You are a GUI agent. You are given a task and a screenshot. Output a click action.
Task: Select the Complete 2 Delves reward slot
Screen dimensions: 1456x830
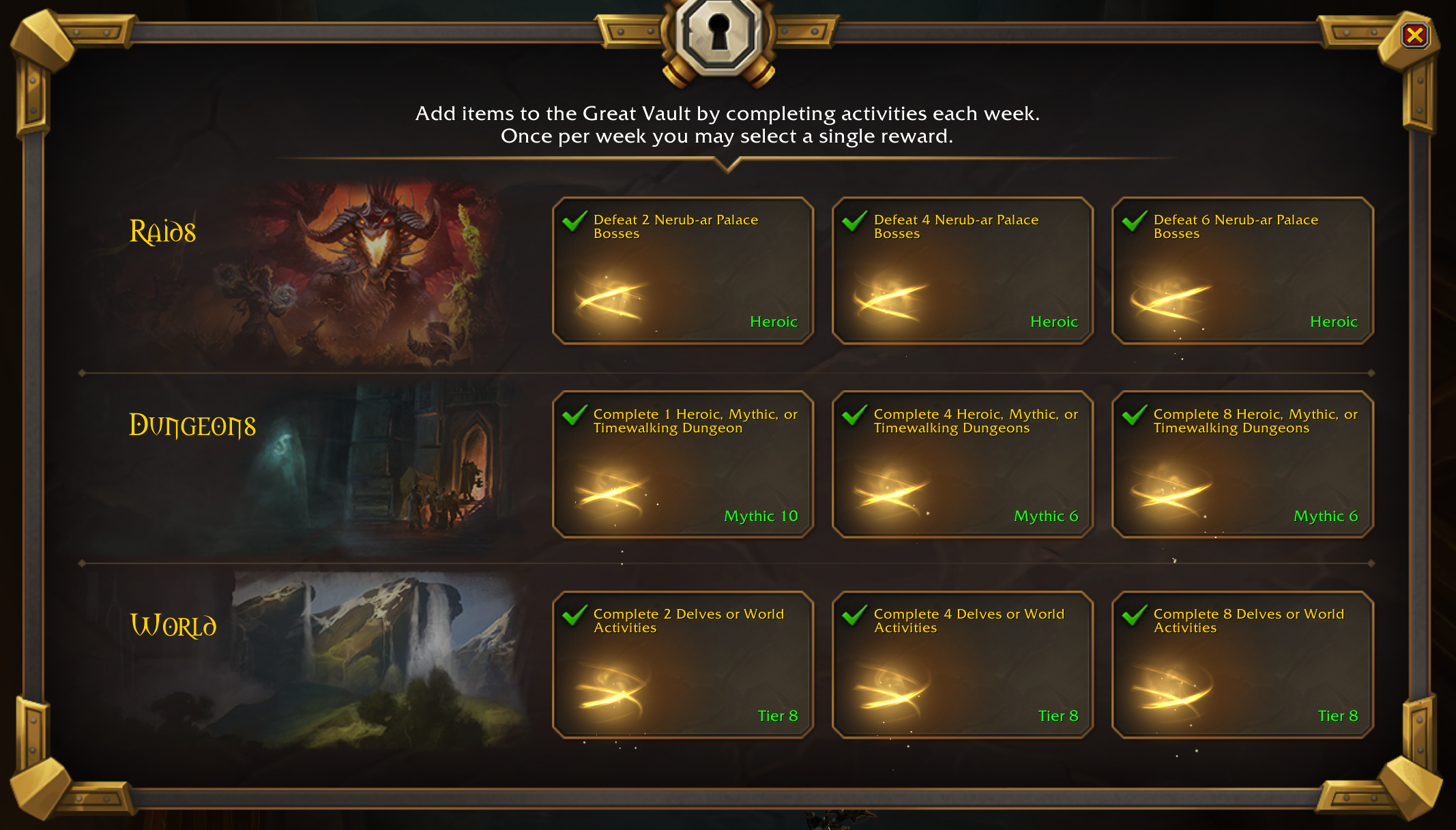click(x=682, y=664)
